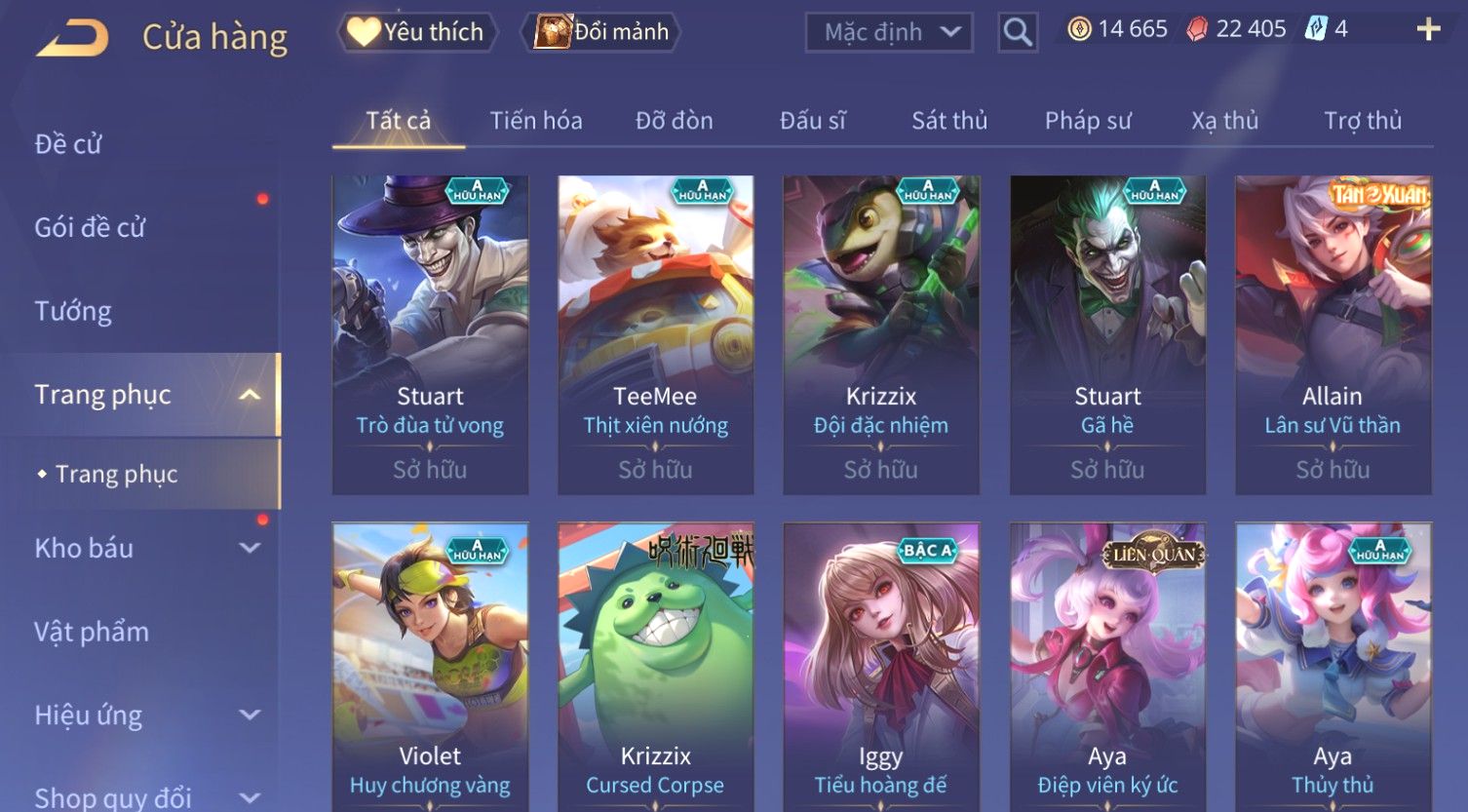
Task: Go to the Tướng shop section
Action: click(x=73, y=311)
